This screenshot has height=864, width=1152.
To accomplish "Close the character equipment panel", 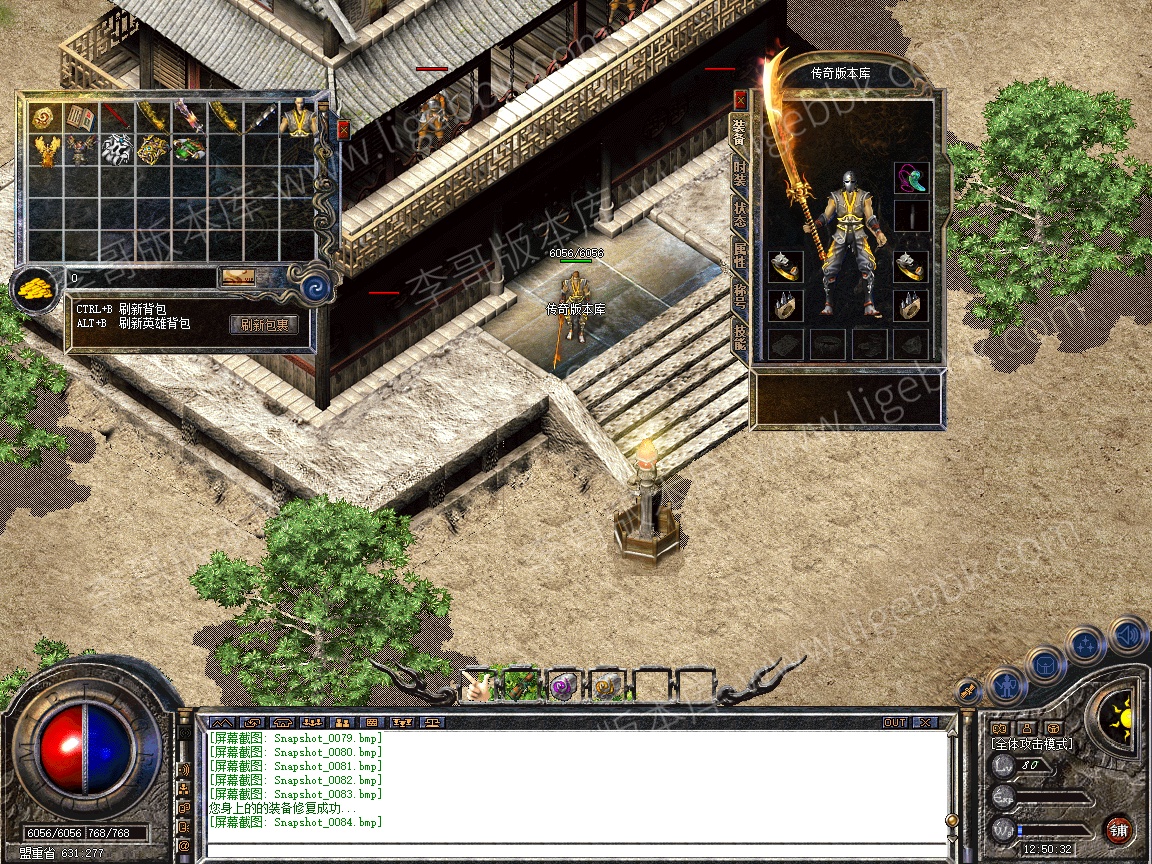I will 740,99.
